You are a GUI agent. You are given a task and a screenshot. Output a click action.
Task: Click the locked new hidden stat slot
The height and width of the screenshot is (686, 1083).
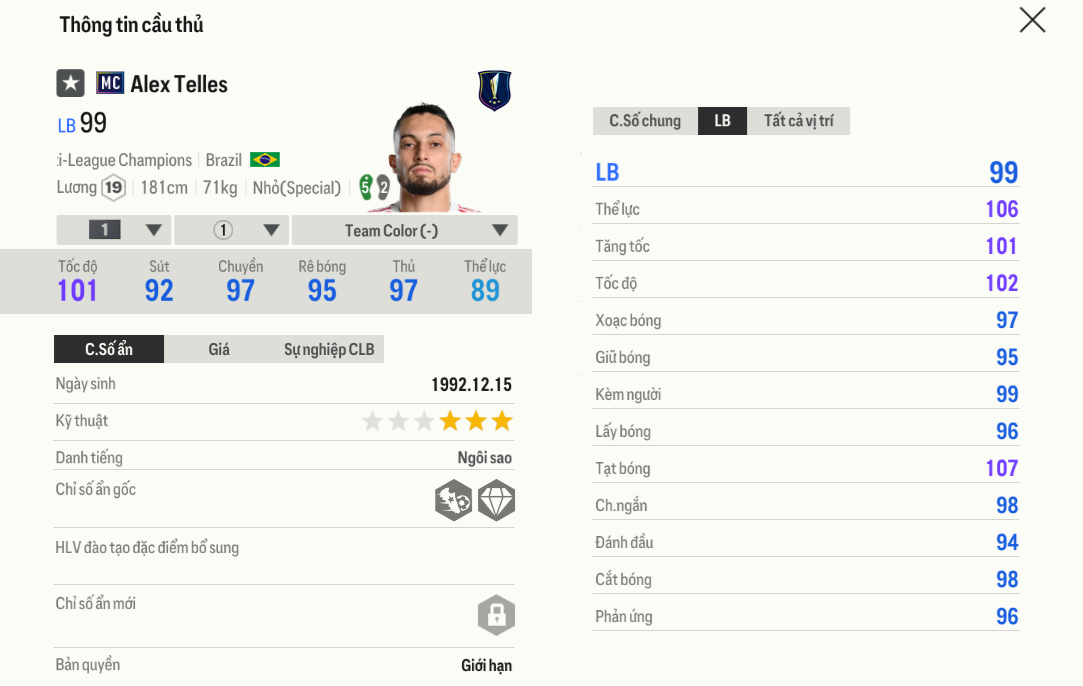(496, 615)
